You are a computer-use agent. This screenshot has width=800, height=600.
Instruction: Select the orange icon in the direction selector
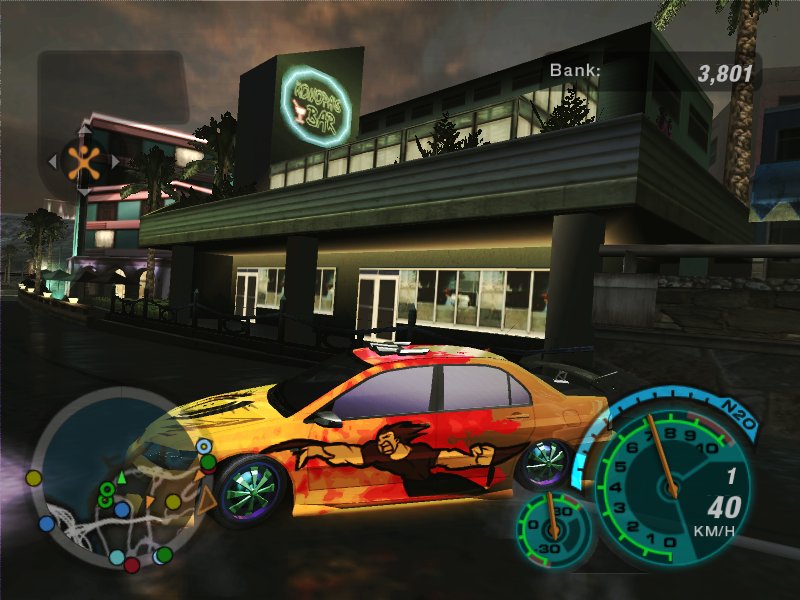[84, 161]
